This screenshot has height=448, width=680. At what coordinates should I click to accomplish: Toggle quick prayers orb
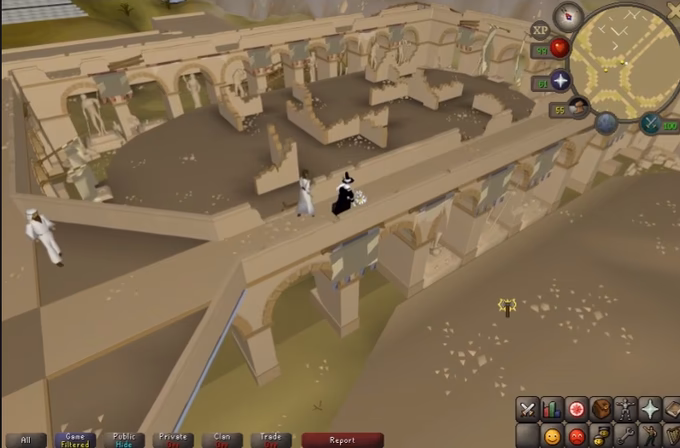point(560,81)
